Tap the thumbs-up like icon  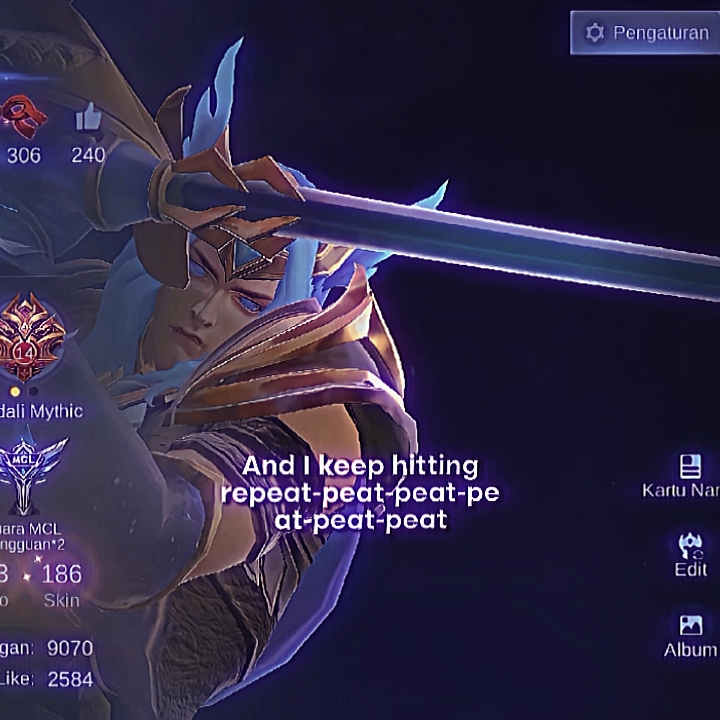pyautogui.click(x=88, y=119)
